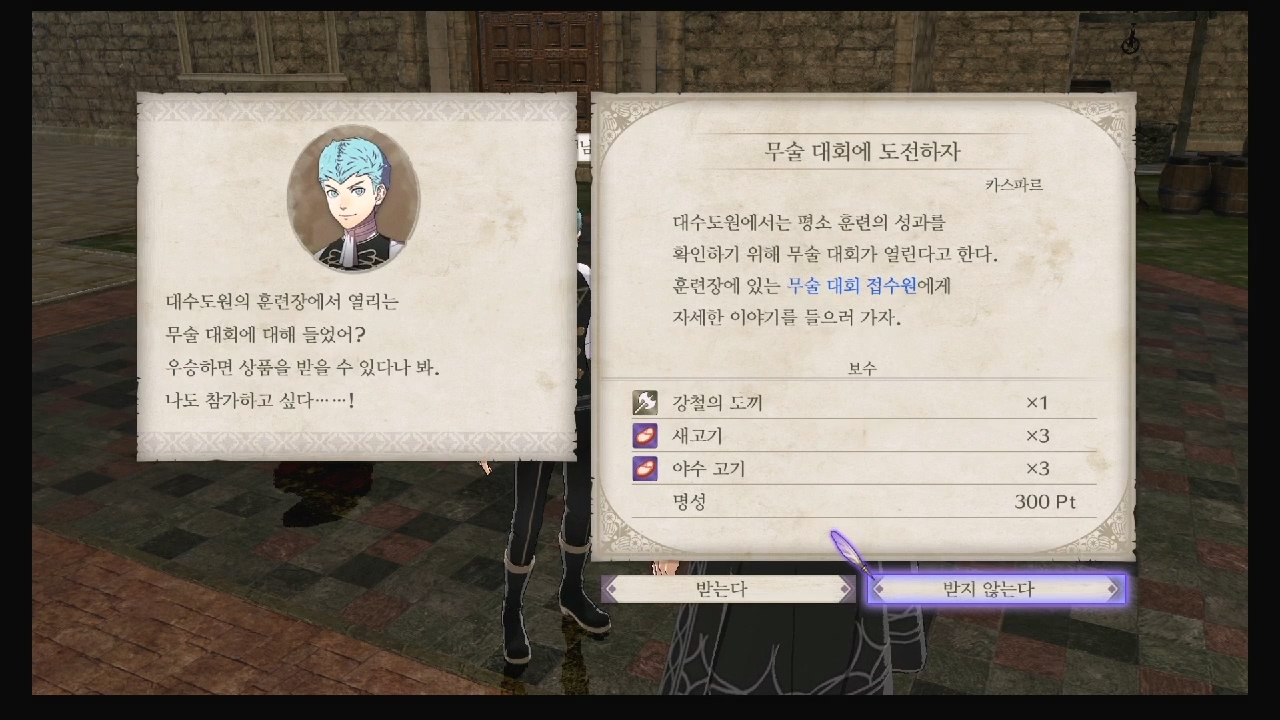Click the diamond marker left of 받지 않는다
The width and height of the screenshot is (1280, 720).
click(x=878, y=589)
